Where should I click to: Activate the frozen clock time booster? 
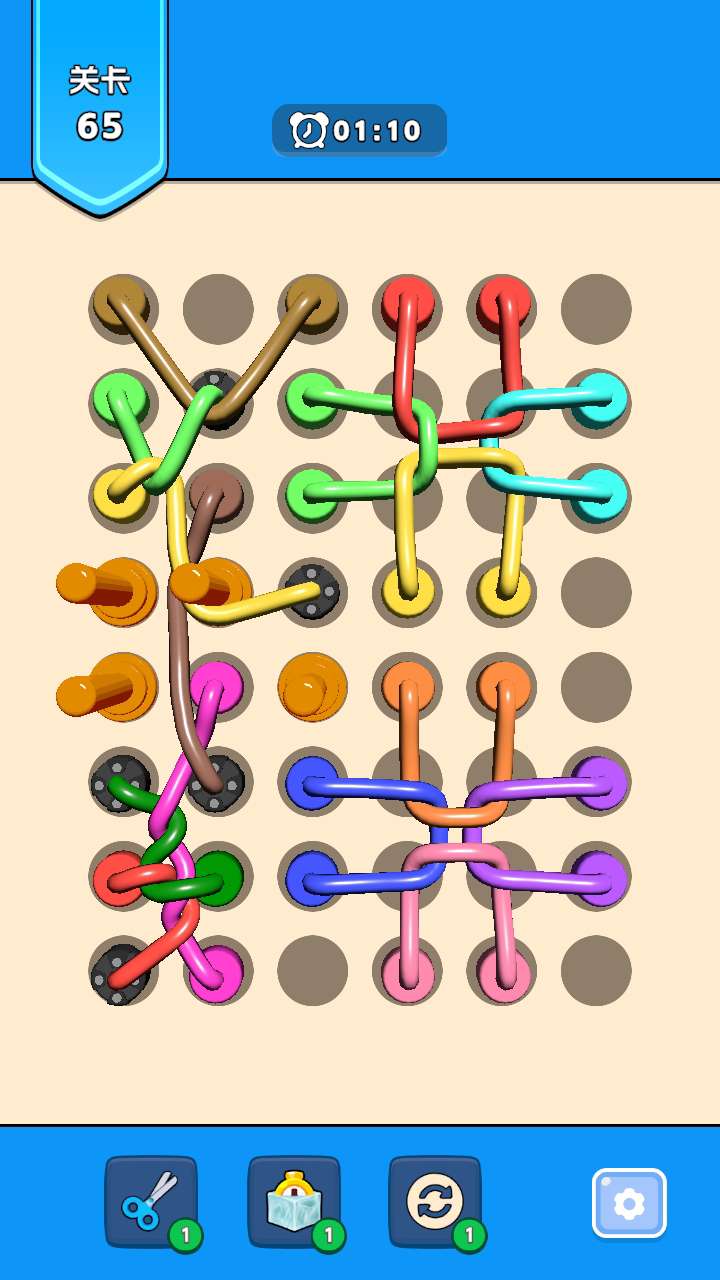(x=293, y=1201)
